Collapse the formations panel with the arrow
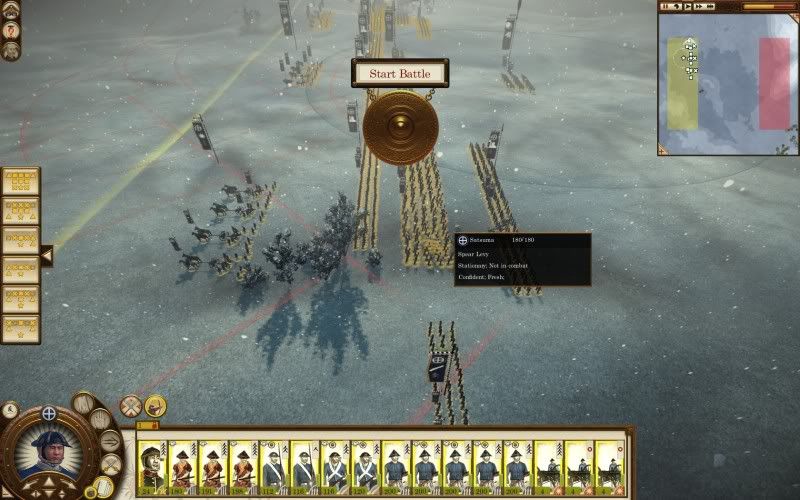Viewport: 800px width, 500px height. tap(45, 256)
